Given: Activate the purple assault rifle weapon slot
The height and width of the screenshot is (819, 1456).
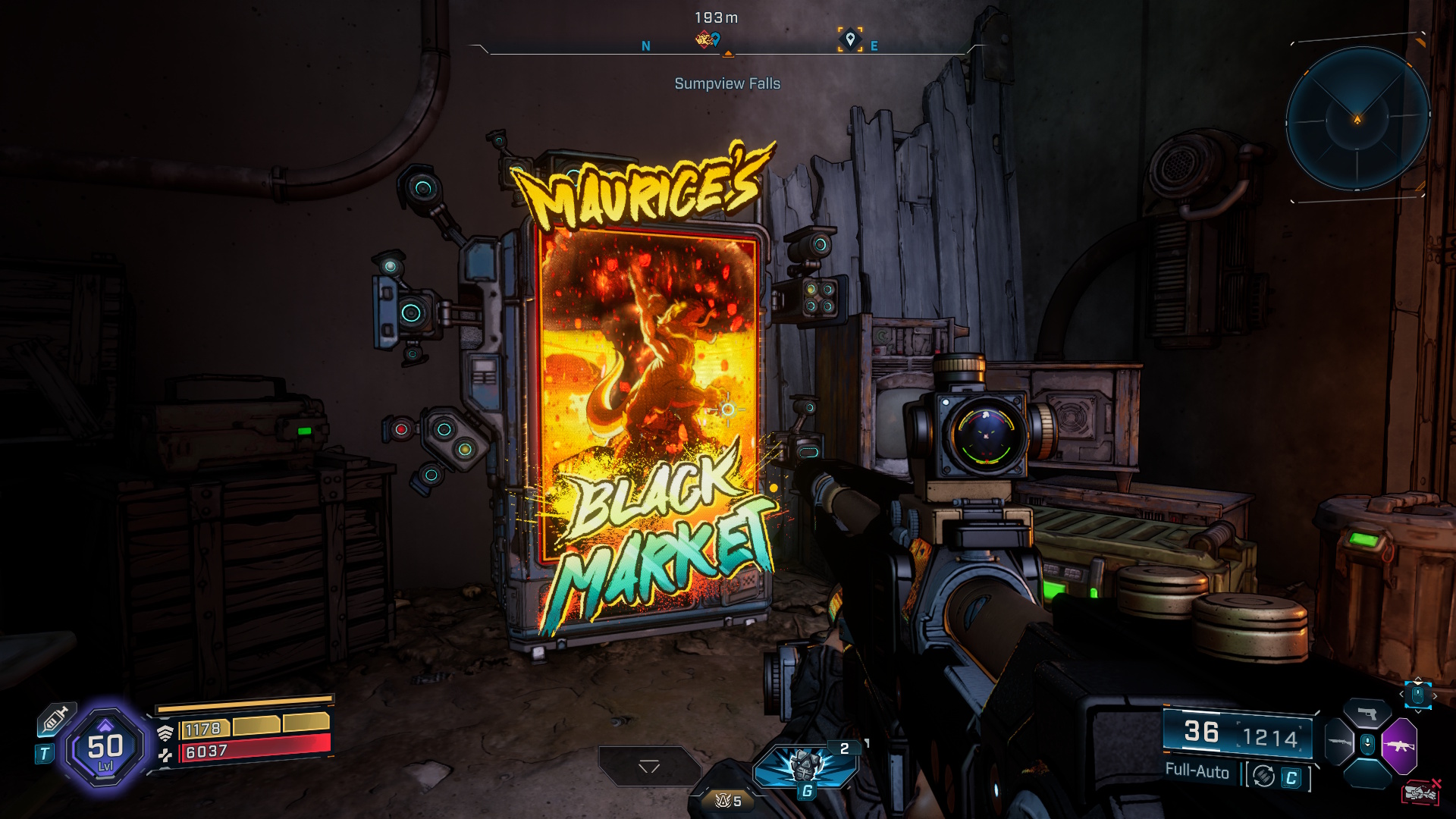Looking at the screenshot, I should 1399,745.
